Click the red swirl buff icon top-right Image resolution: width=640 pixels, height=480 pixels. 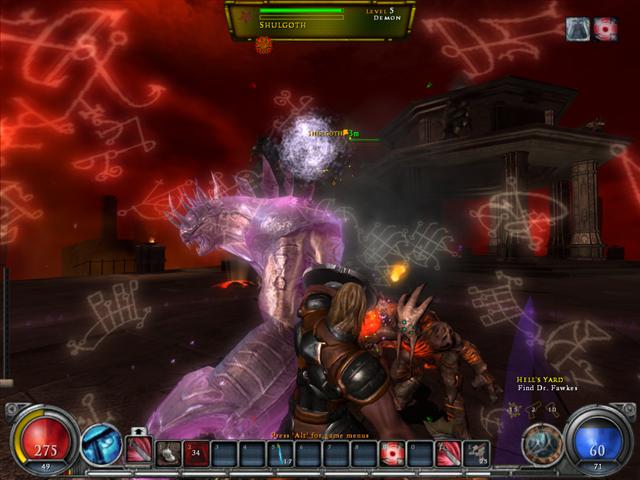(x=605, y=29)
